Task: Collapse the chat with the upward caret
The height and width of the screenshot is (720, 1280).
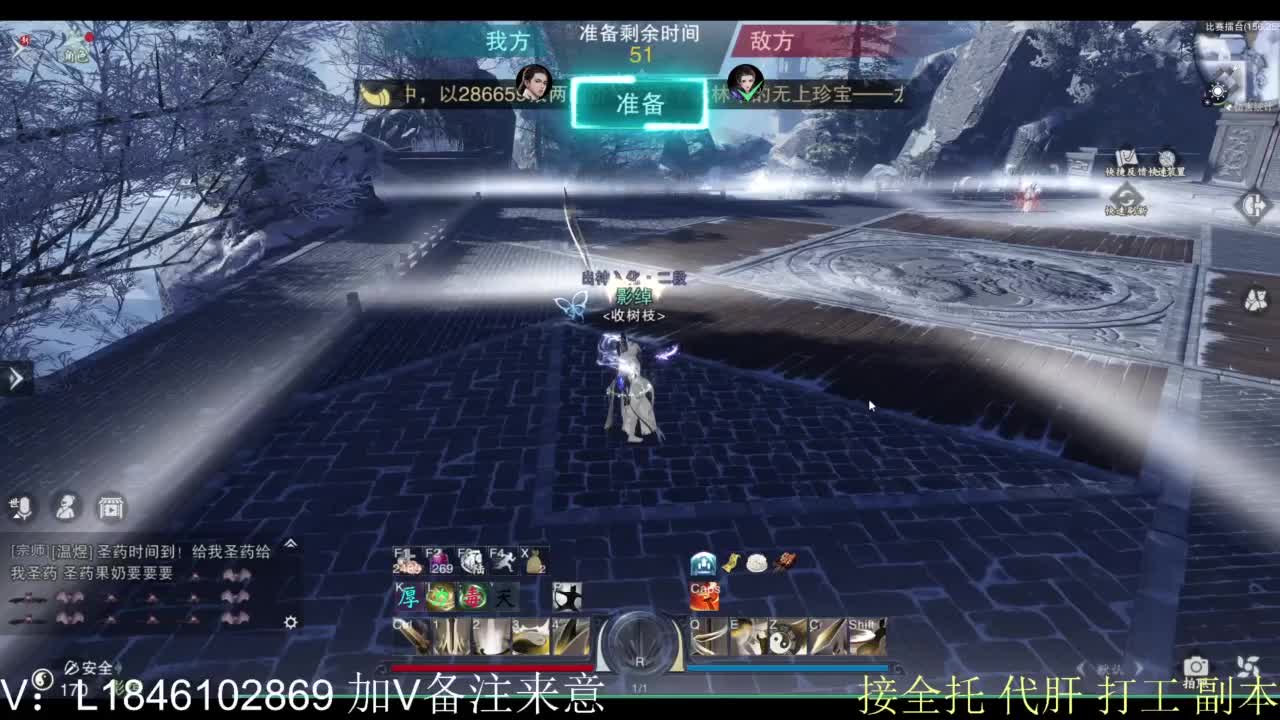Action: (290, 544)
